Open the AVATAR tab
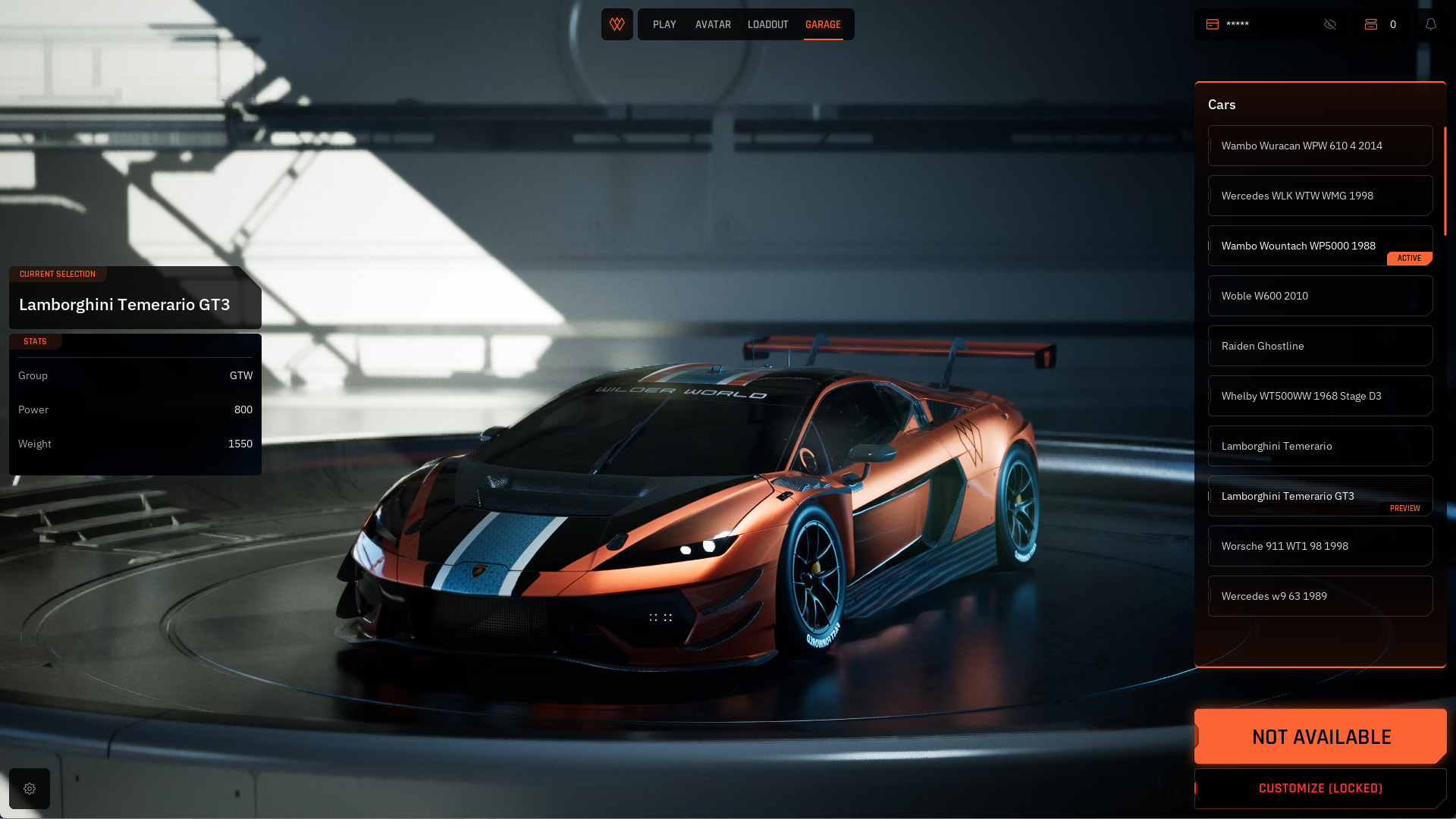Viewport: 1456px width, 819px height. click(713, 25)
